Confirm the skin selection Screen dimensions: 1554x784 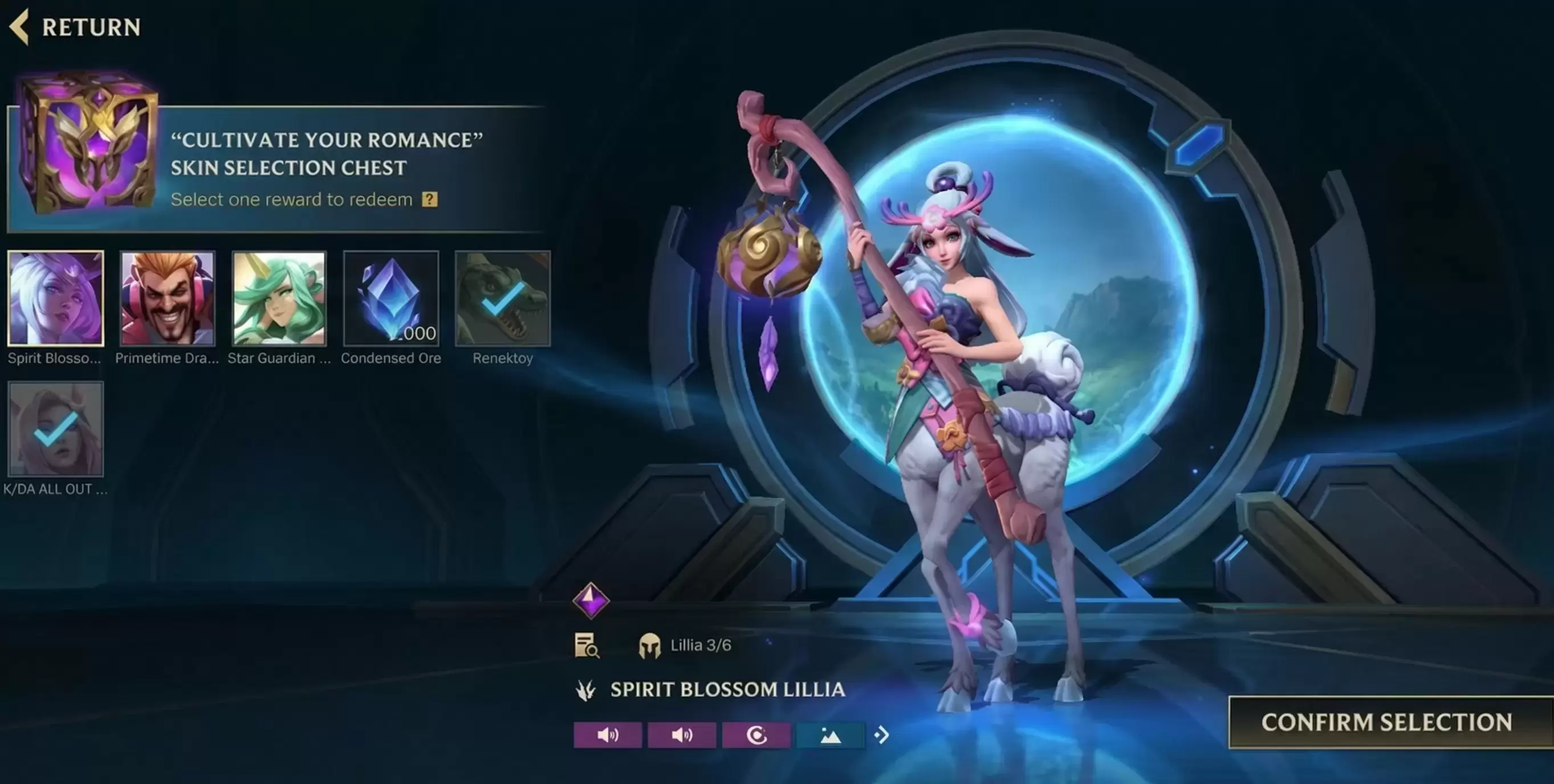point(1386,722)
